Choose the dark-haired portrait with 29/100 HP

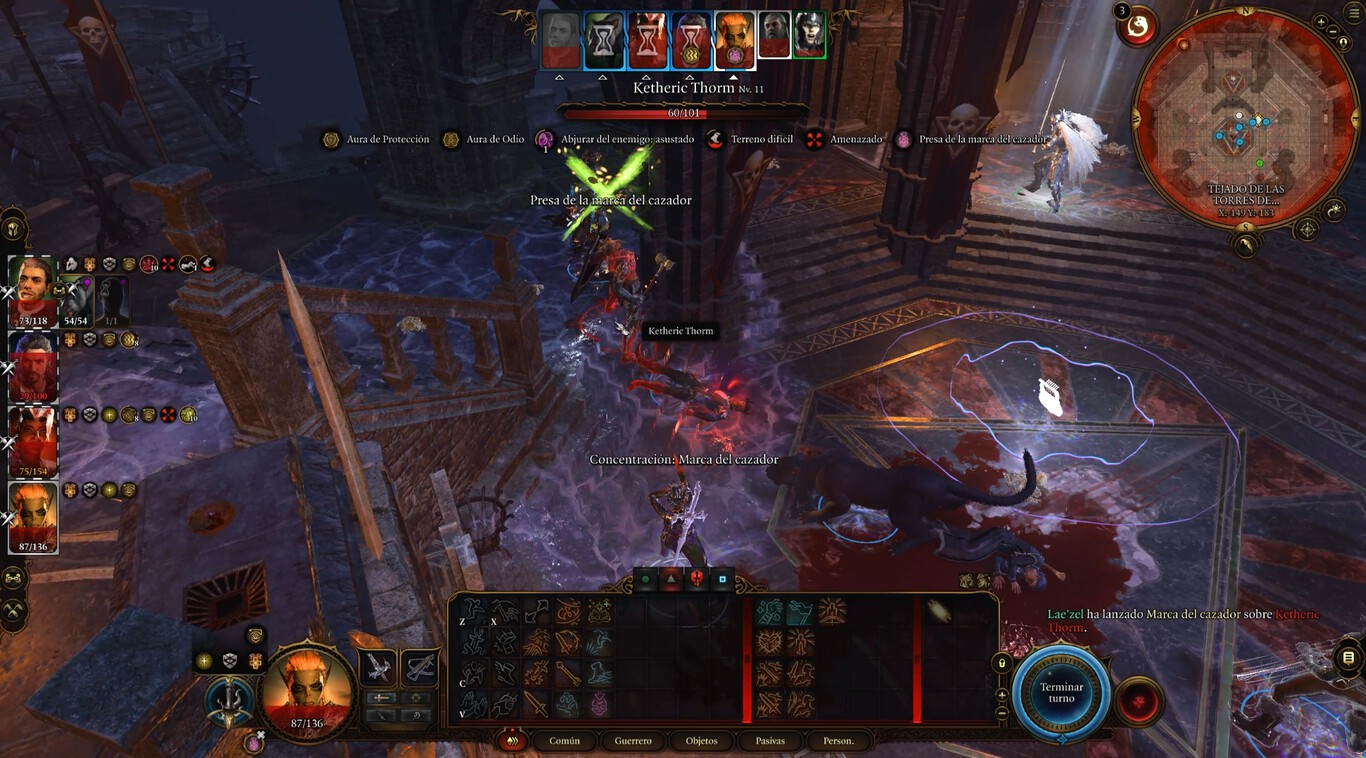click(x=32, y=366)
